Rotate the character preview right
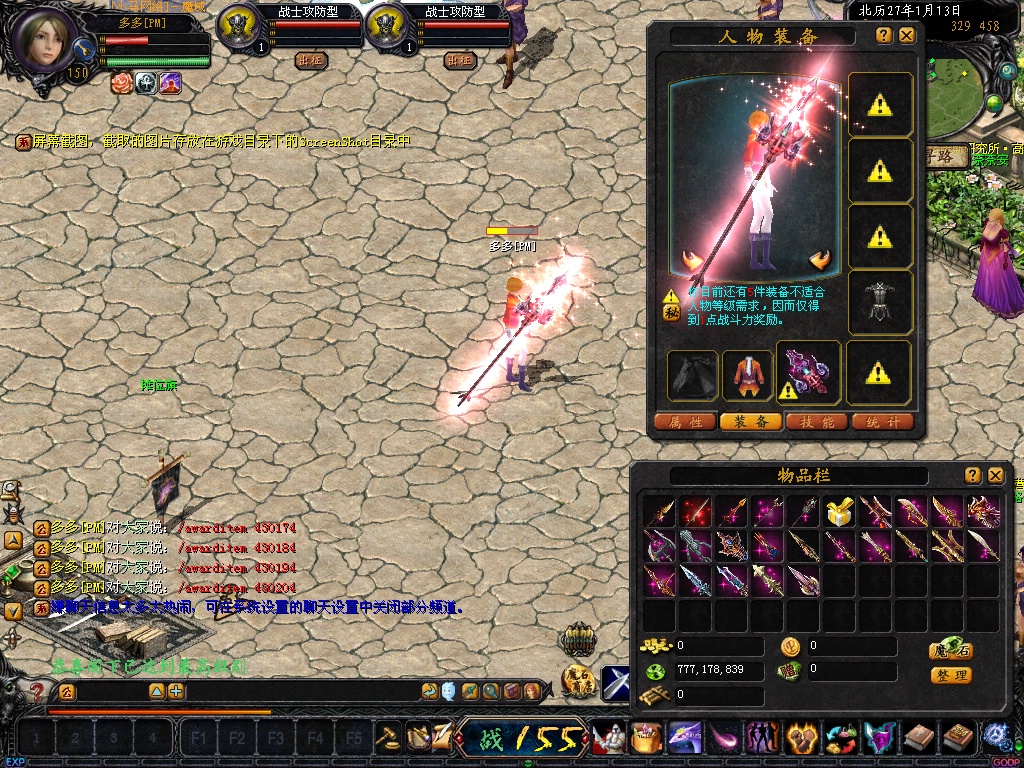 (x=820, y=260)
